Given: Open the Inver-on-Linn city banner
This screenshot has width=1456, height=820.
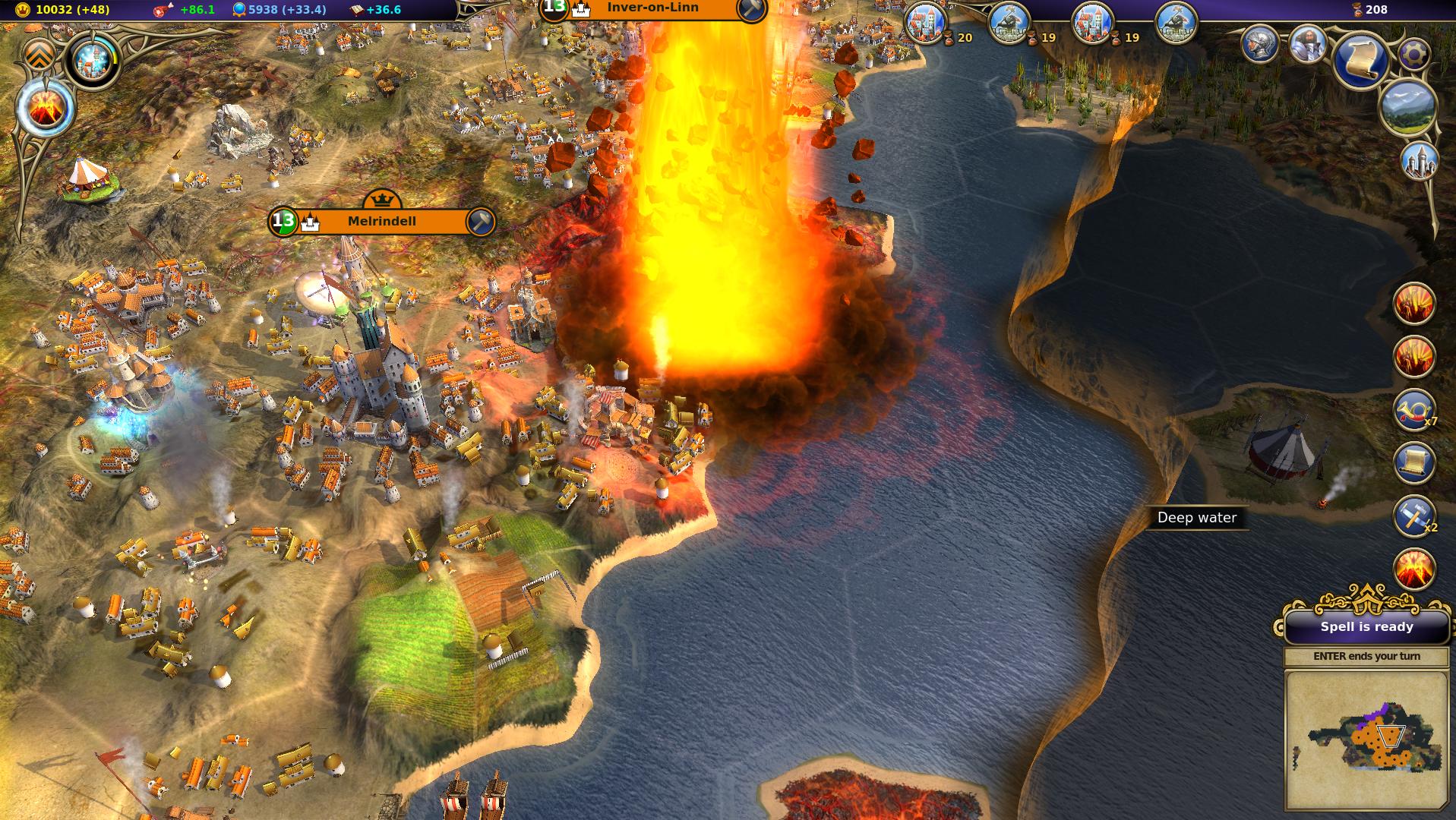Looking at the screenshot, I should pyautogui.click(x=652, y=8).
